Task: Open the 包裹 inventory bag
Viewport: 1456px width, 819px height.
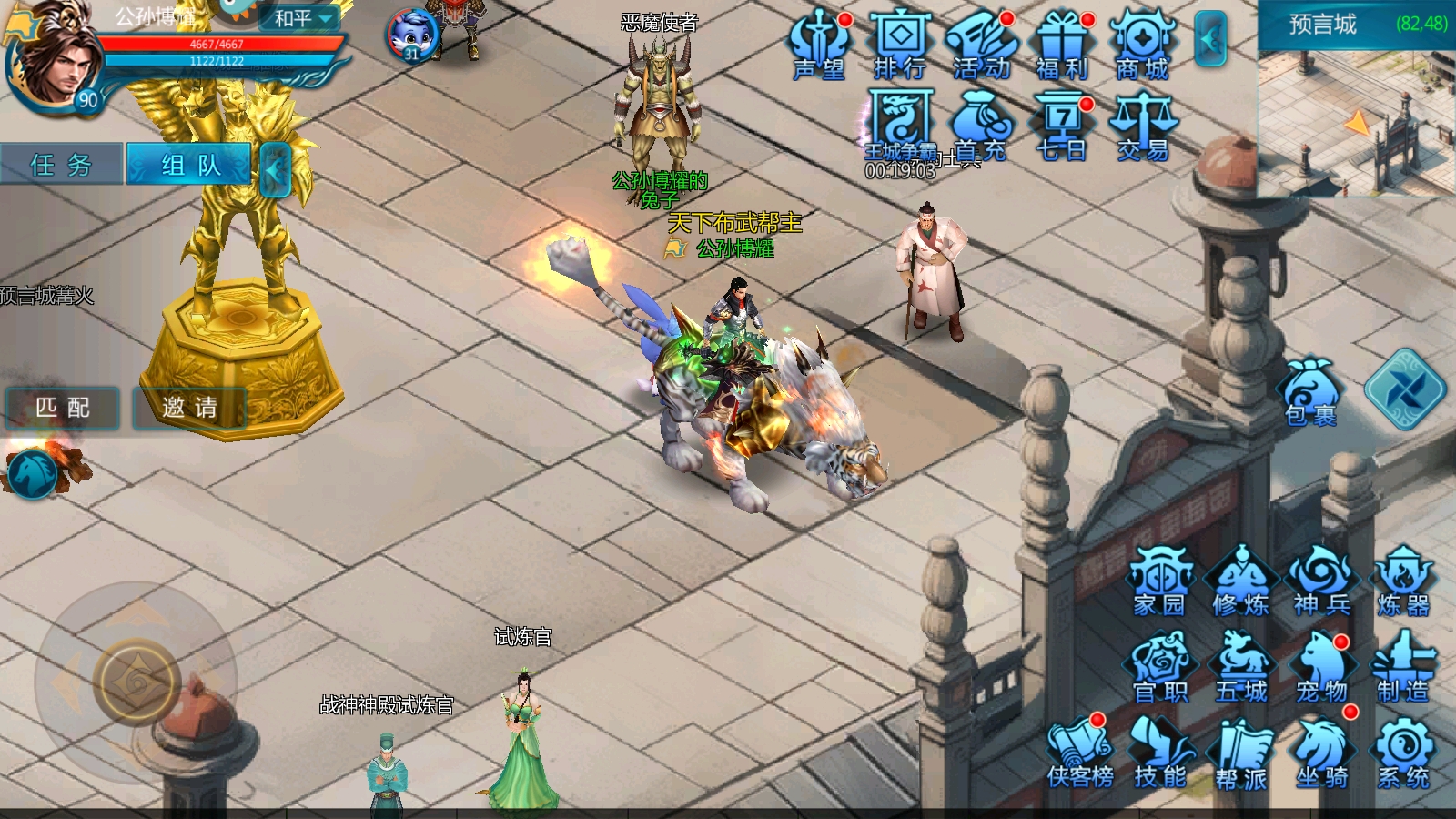Action: 1310,393
